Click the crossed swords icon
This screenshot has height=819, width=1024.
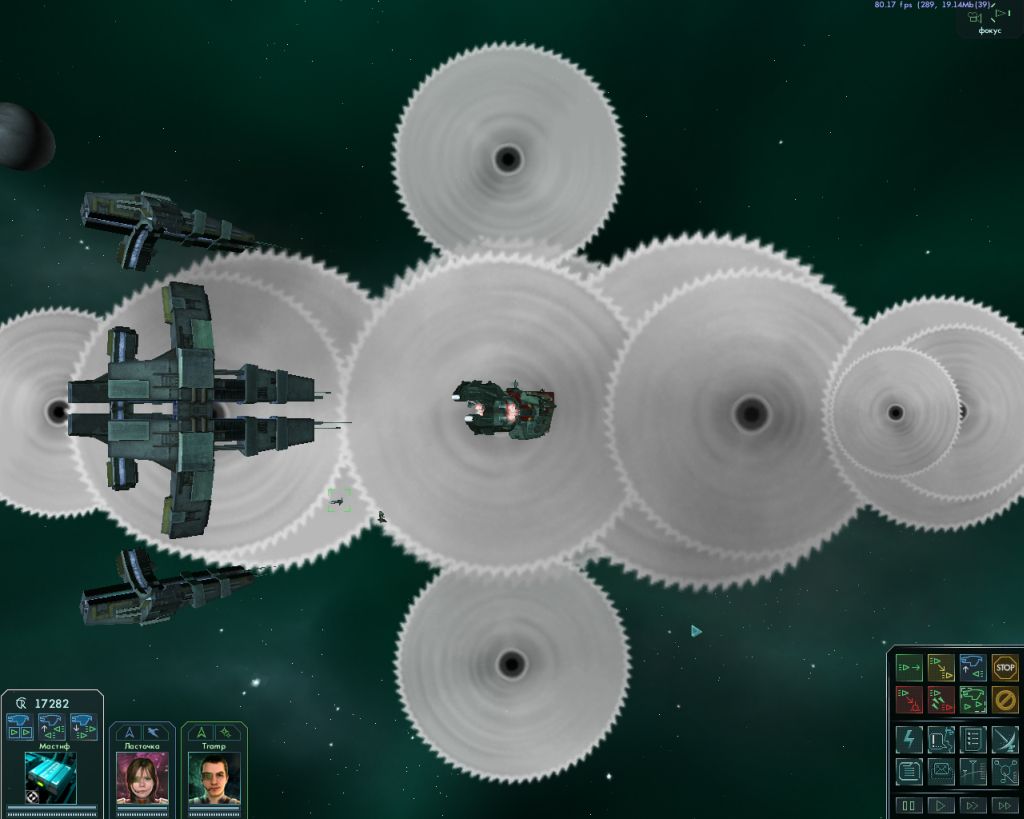[x=1005, y=740]
